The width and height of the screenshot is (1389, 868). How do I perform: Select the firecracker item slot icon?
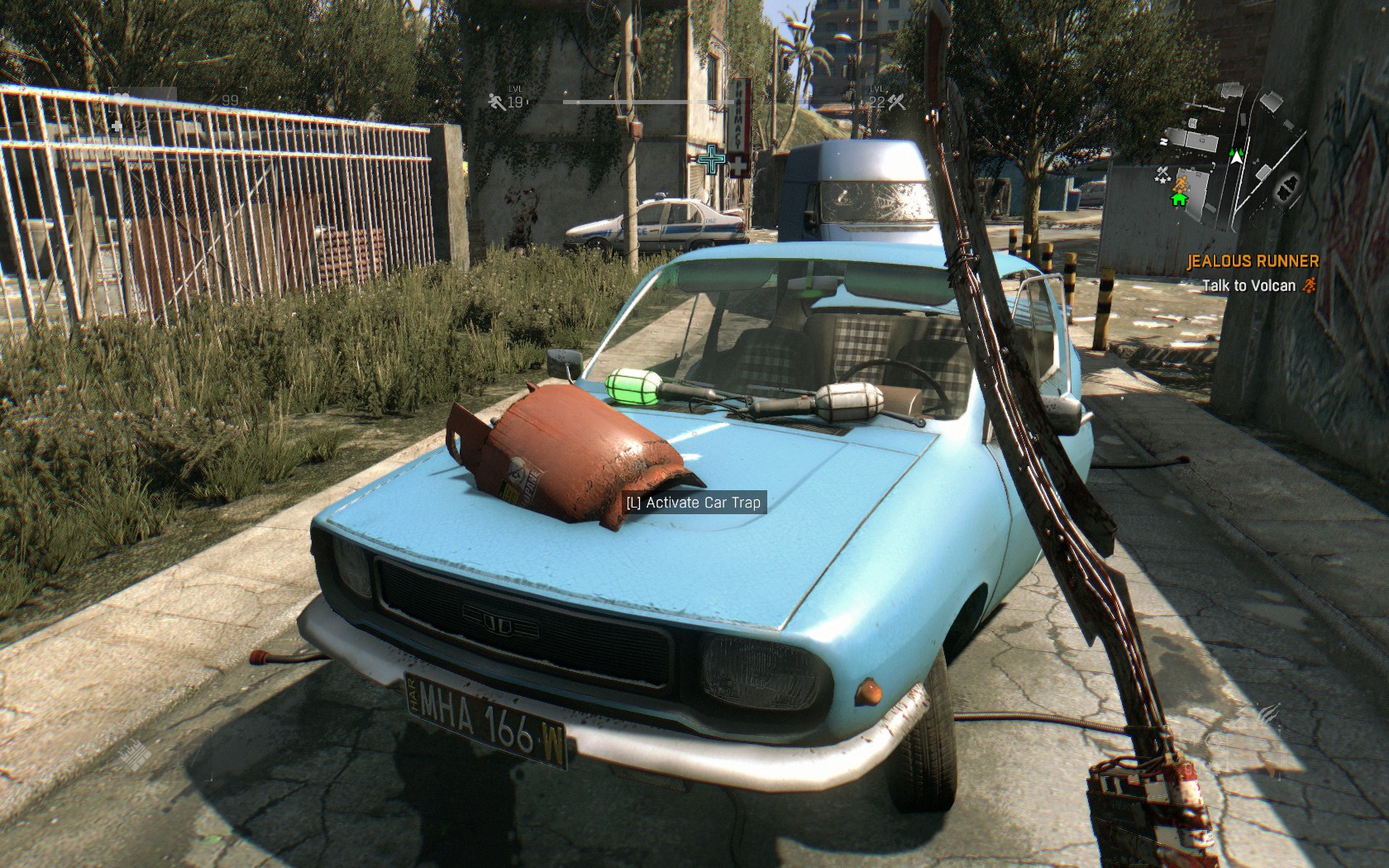click(136, 754)
